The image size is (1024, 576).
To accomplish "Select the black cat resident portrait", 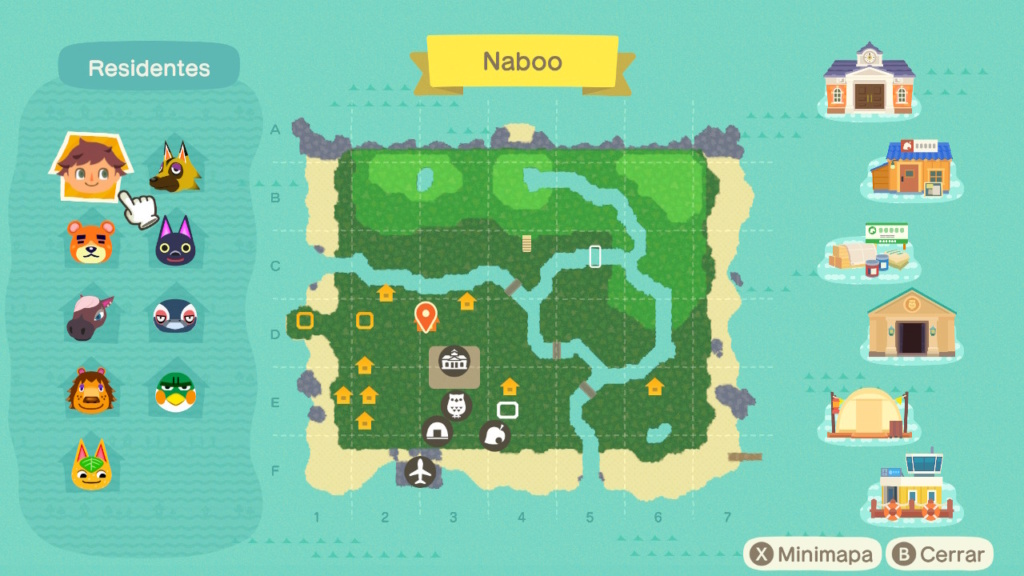I will click(176, 242).
